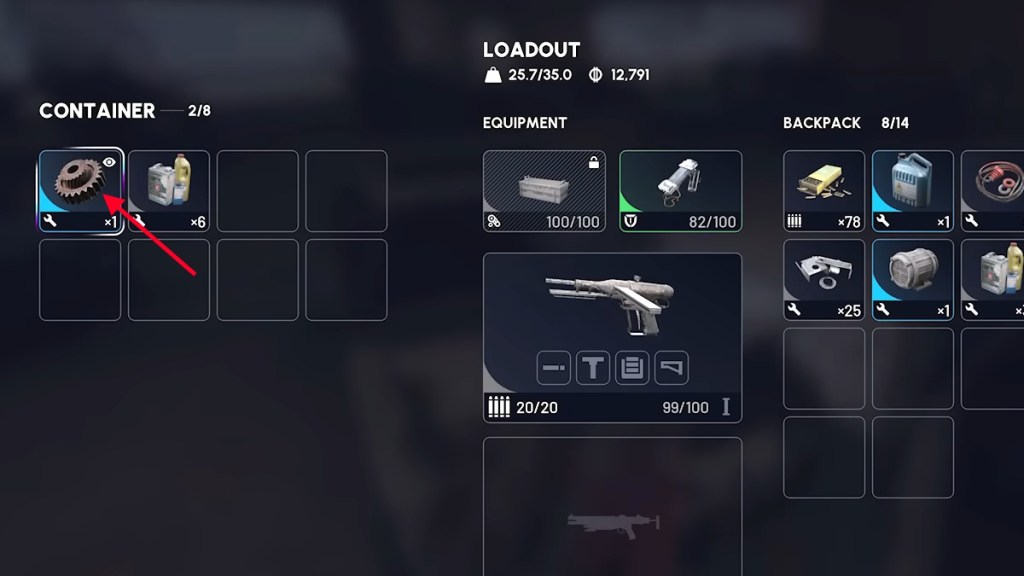
Task: Open the stock attachment slot on the pistol
Action: click(x=671, y=367)
